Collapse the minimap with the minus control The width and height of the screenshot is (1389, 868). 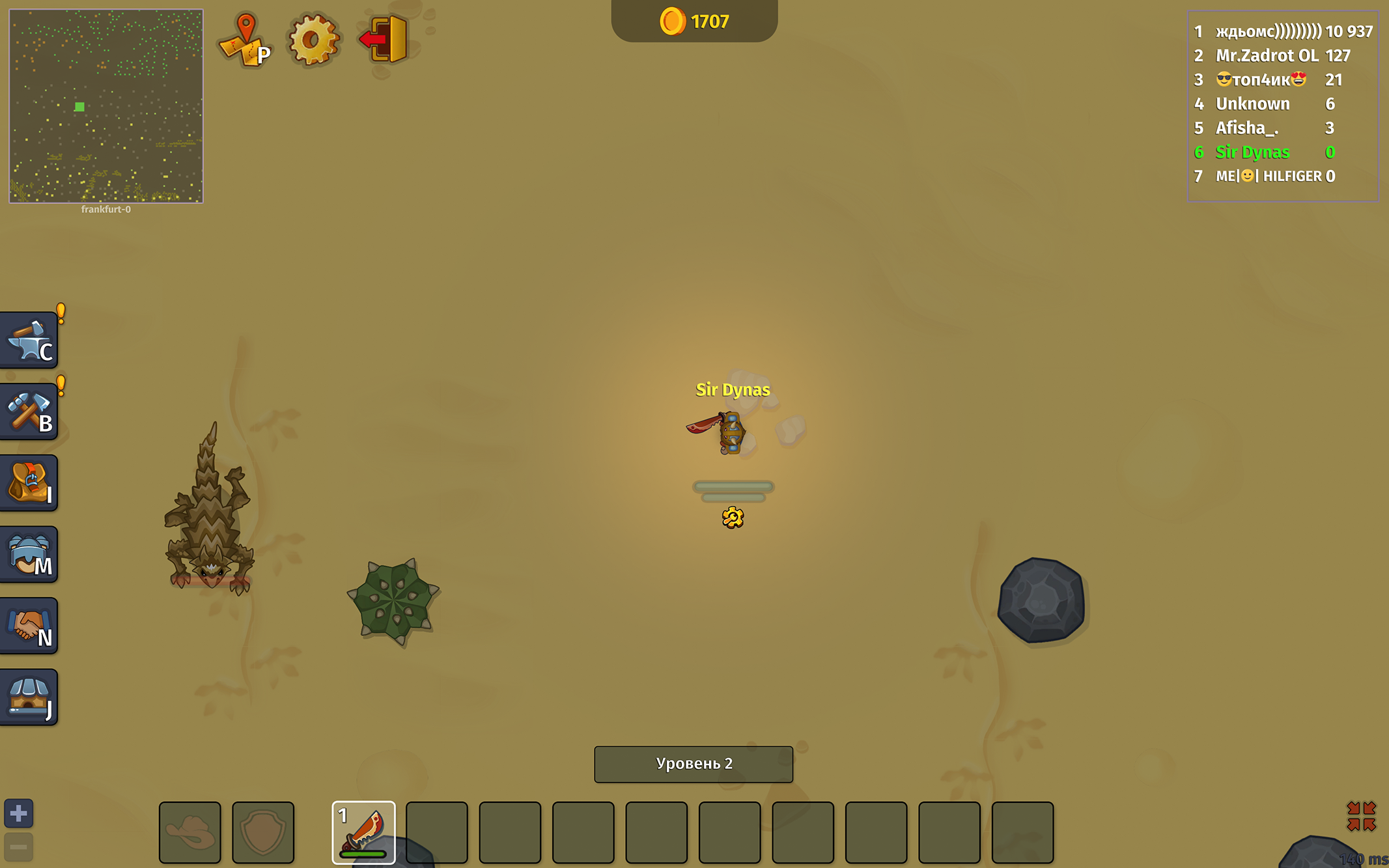point(18,845)
